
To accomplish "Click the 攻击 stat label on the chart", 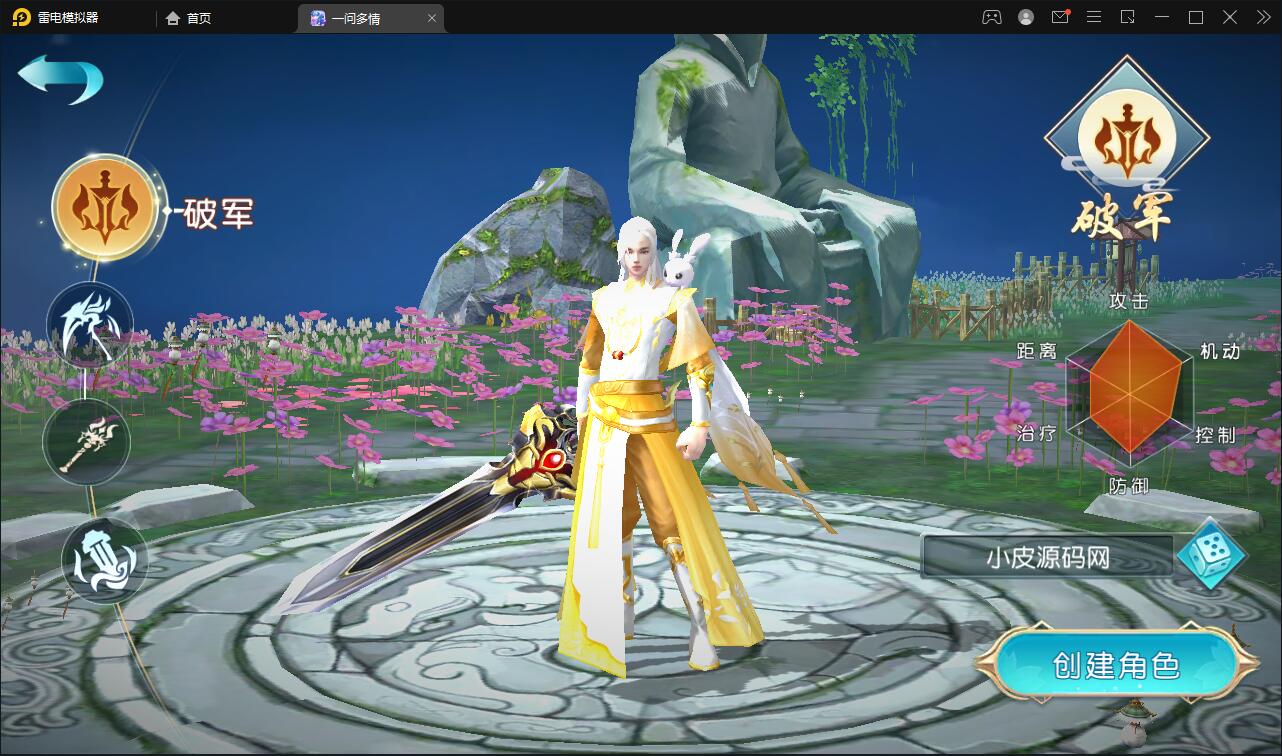I will [x=1129, y=301].
